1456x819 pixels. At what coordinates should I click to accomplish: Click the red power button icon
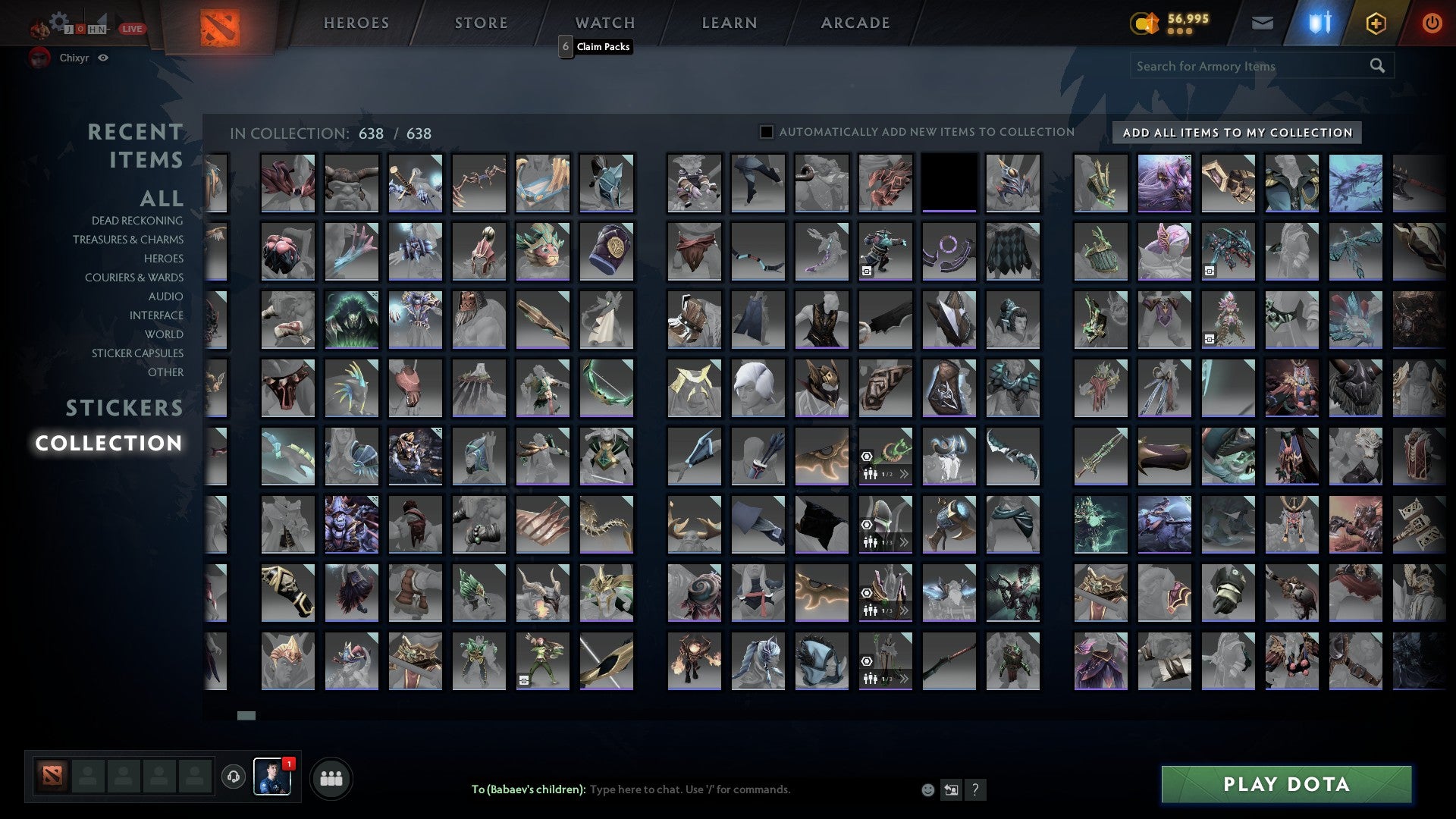point(1432,23)
